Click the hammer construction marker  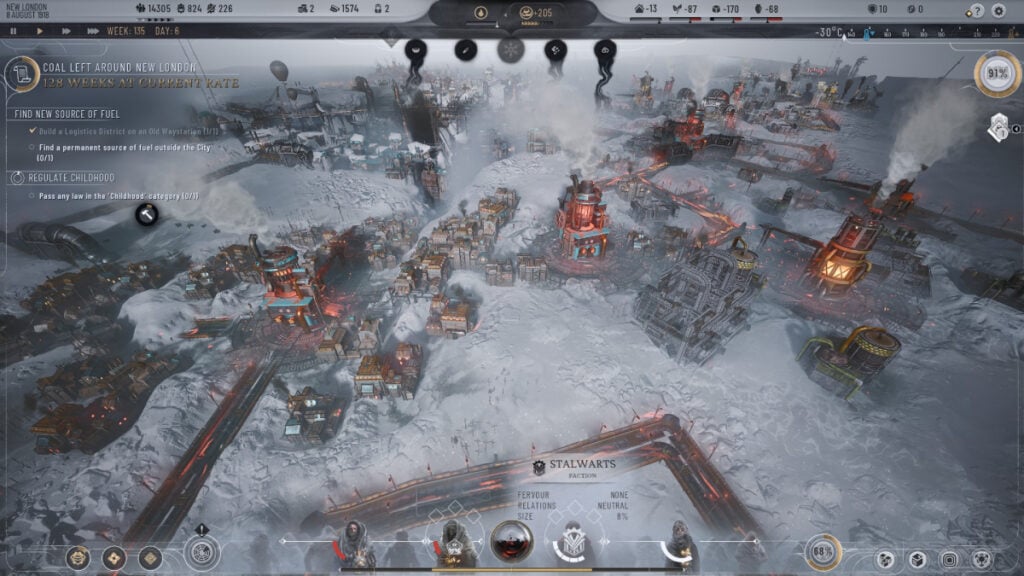pyautogui.click(x=147, y=212)
